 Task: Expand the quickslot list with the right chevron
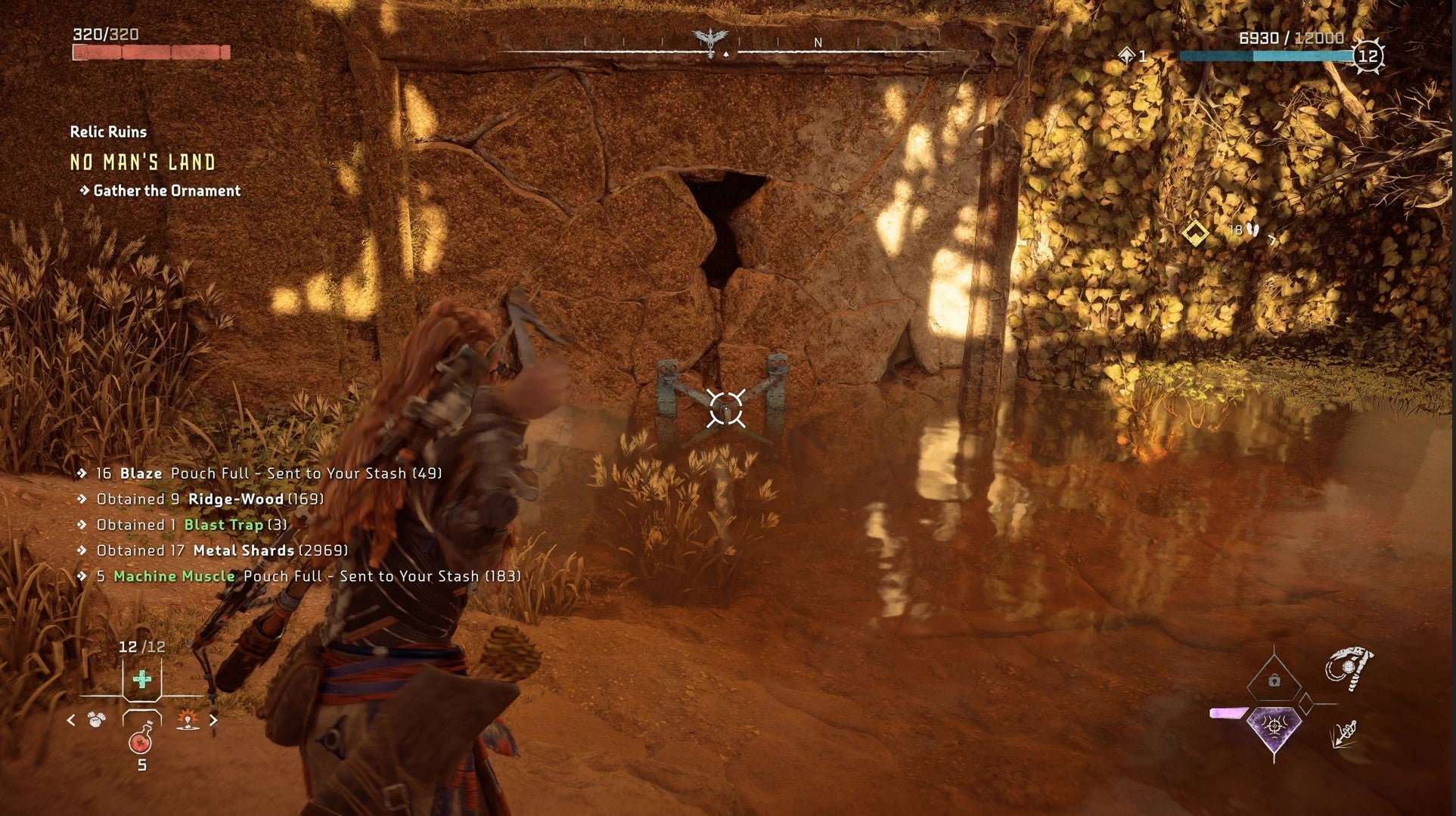coord(214,721)
